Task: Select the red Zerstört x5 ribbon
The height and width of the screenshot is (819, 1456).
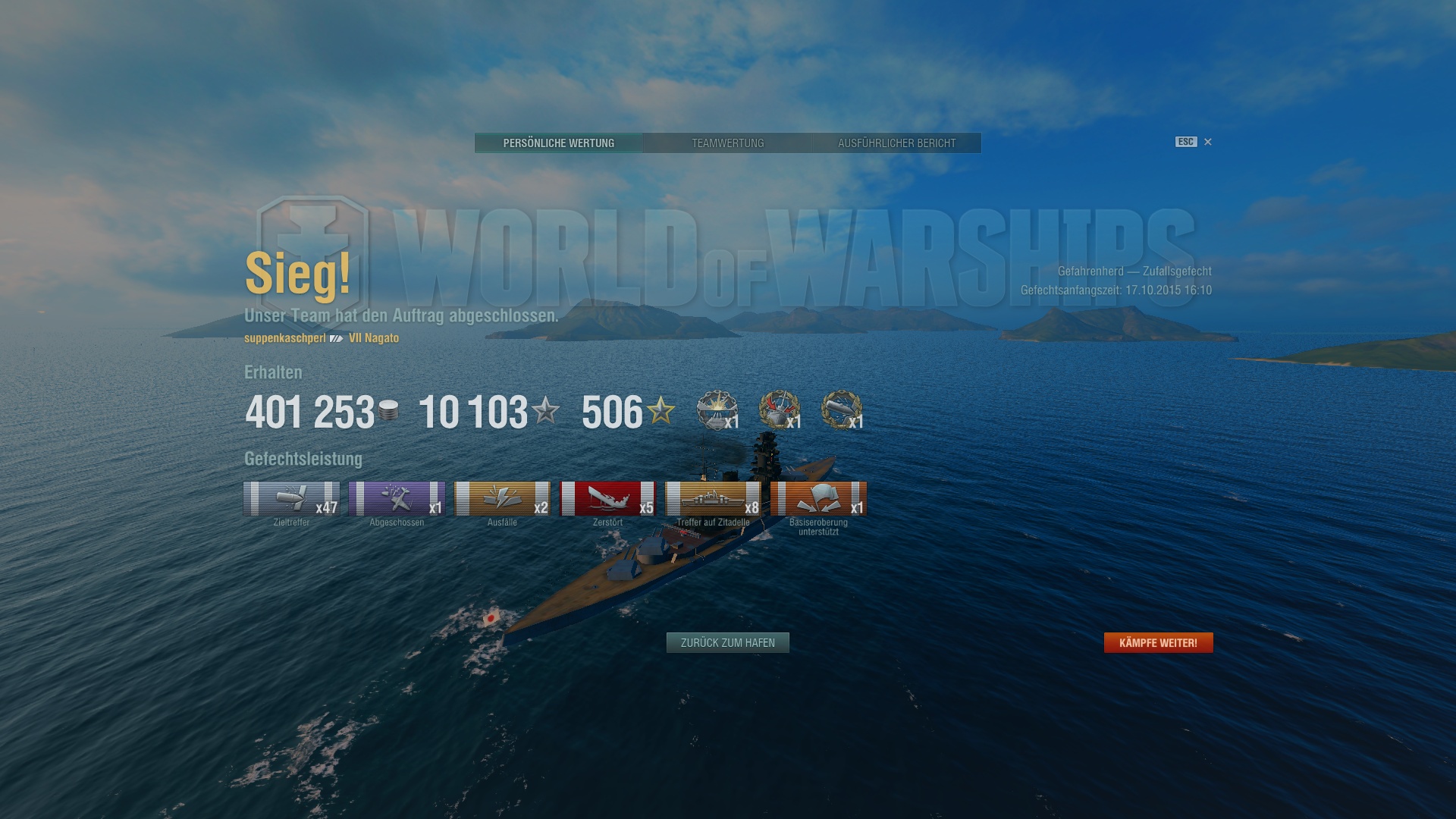Action: (607, 499)
